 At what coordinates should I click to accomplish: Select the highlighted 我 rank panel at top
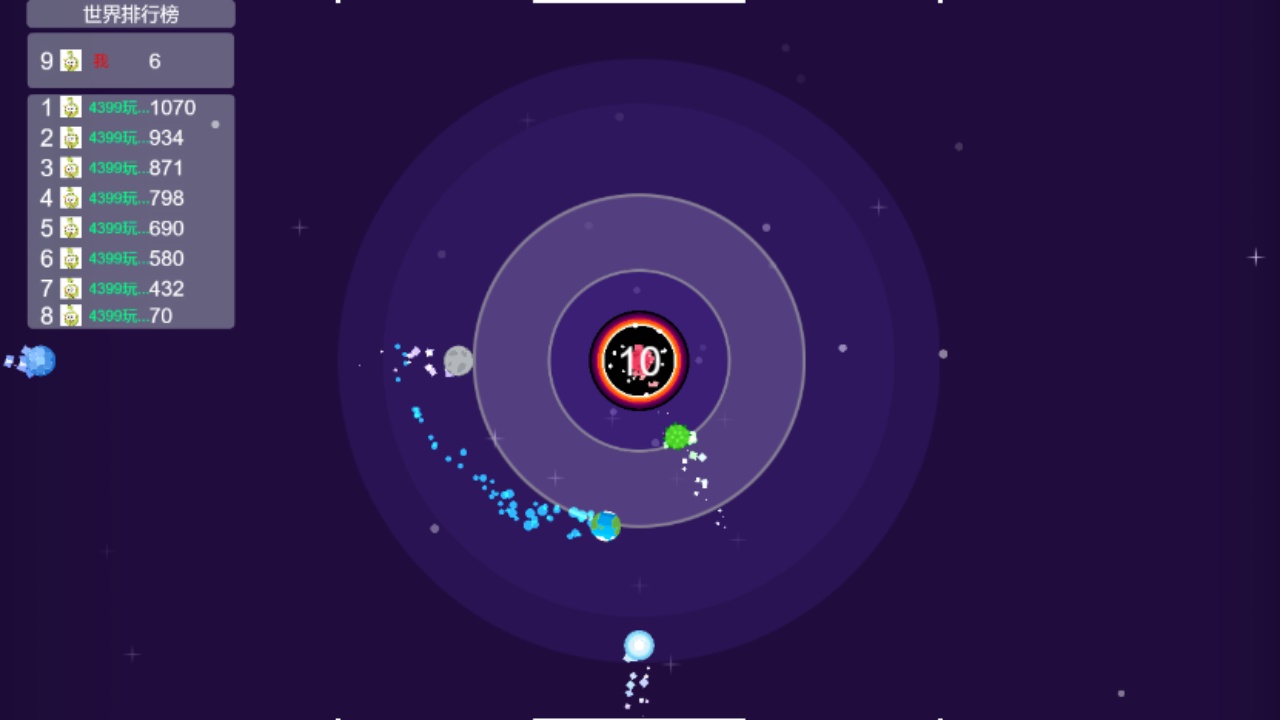[x=130, y=61]
